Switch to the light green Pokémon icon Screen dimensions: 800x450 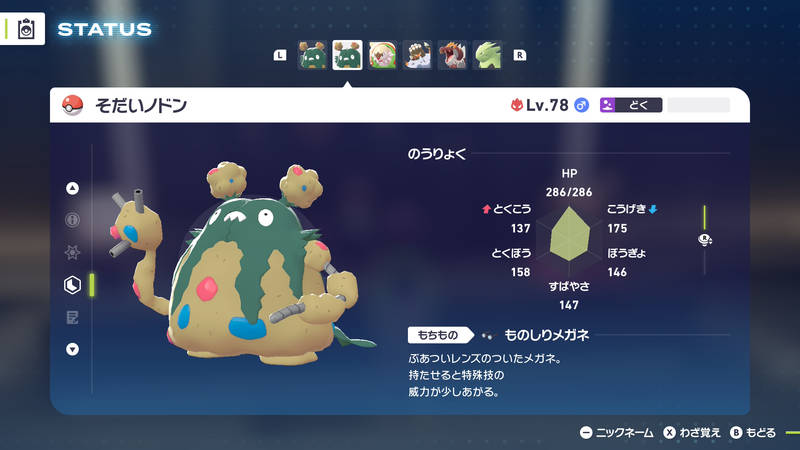point(487,55)
